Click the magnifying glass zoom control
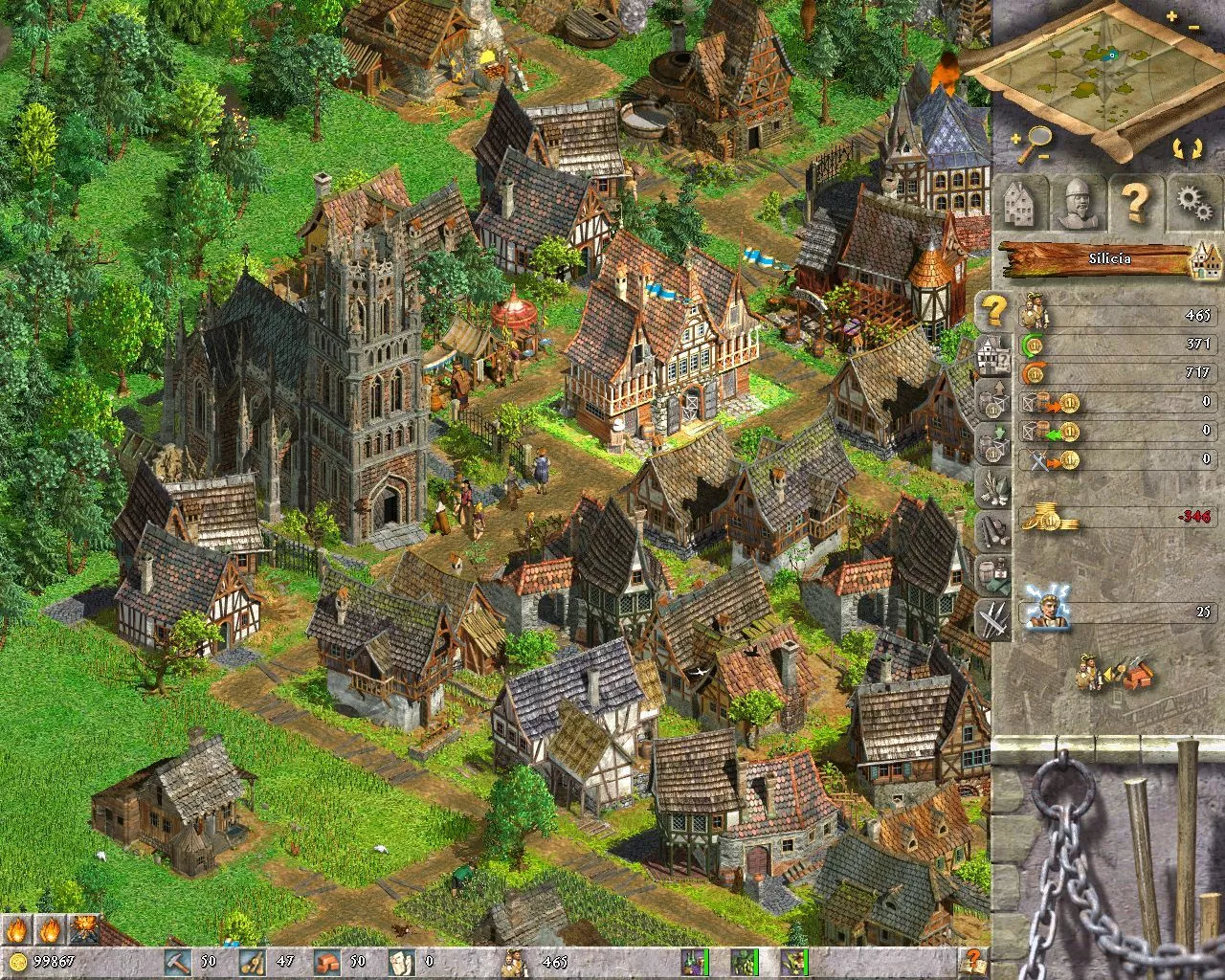The height and width of the screenshot is (980, 1225). pos(1032,144)
